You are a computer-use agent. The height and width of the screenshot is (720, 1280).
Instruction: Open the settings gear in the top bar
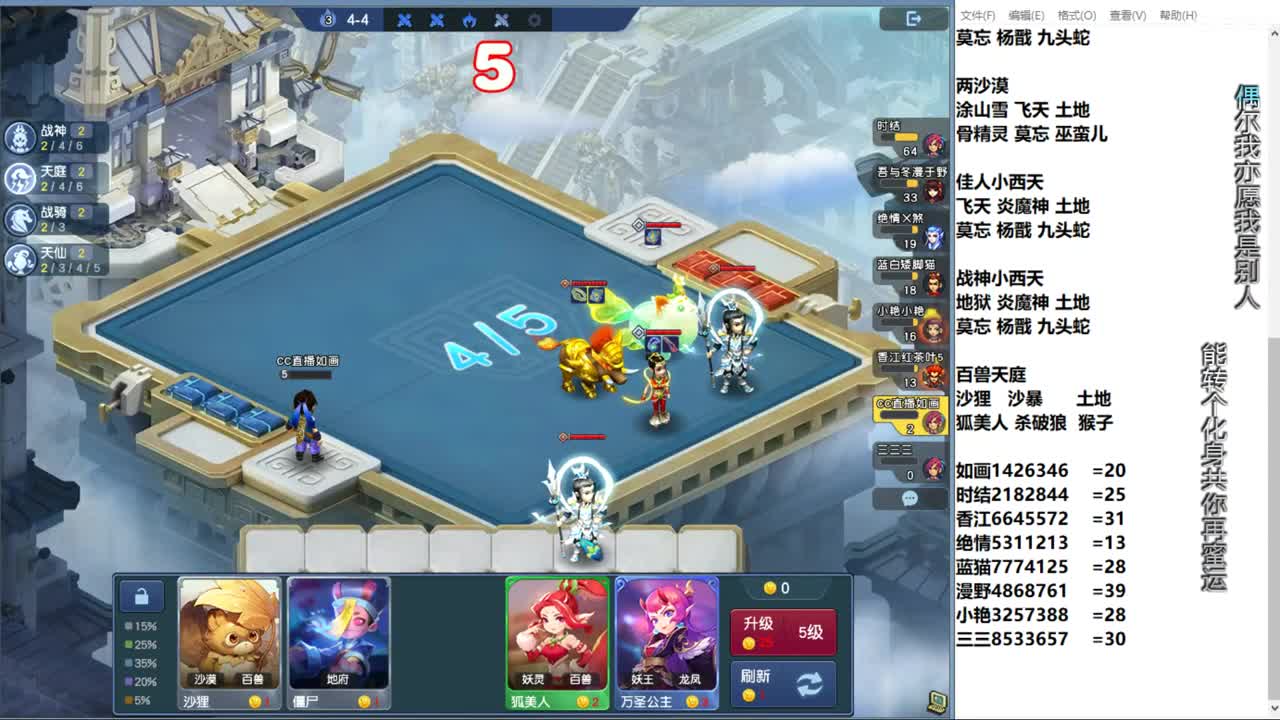pos(537,20)
